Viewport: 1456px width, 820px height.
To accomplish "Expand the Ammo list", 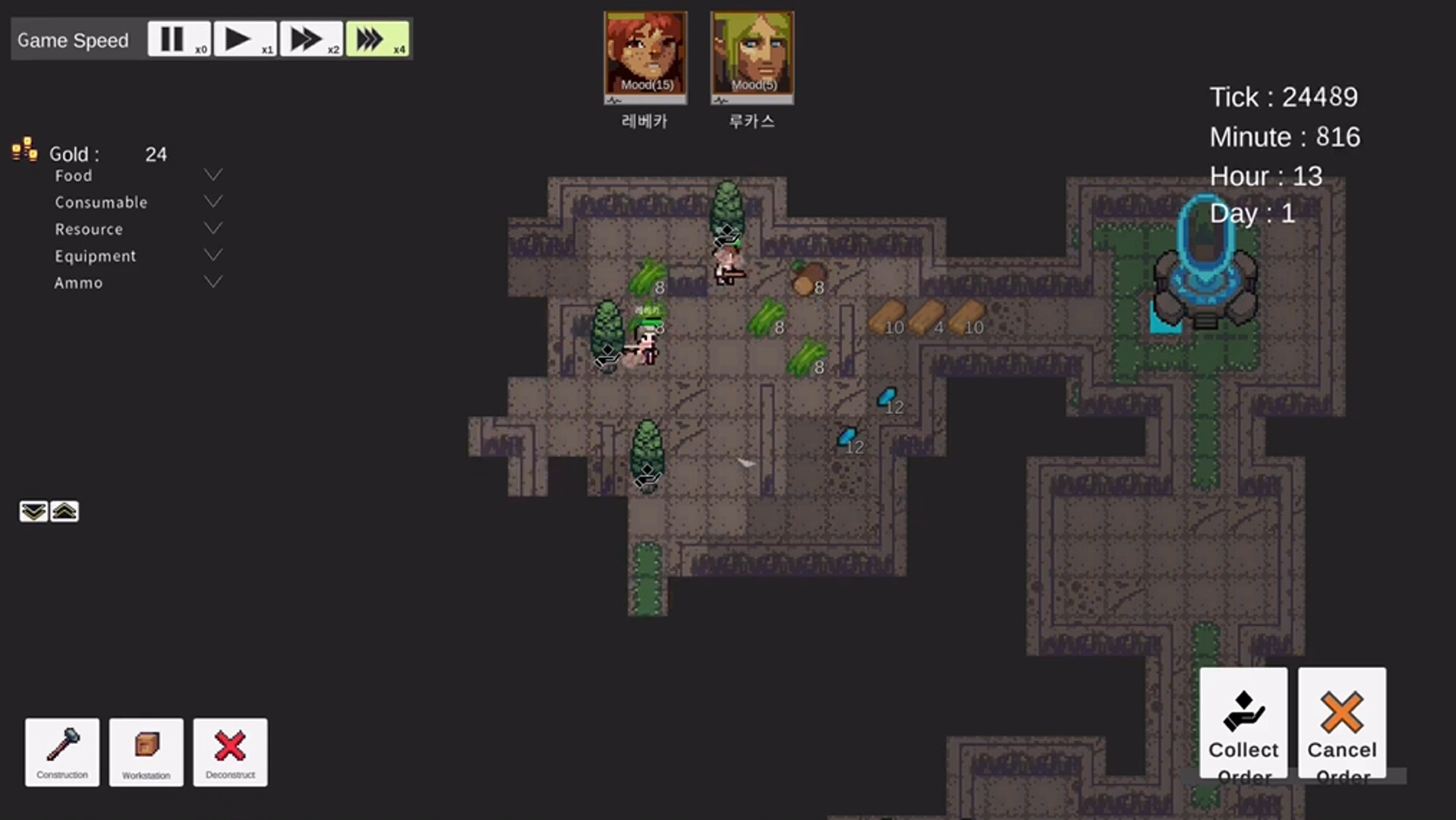I will (213, 281).
